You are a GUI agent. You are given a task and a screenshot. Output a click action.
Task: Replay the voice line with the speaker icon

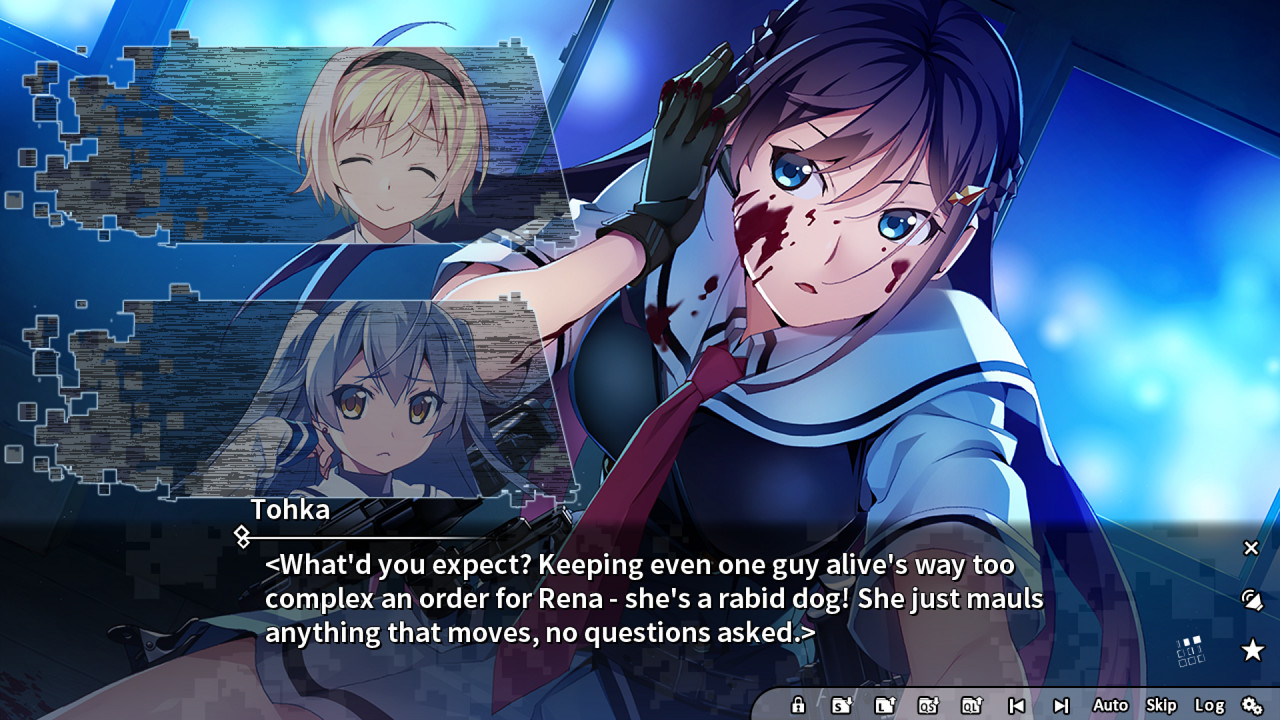[x=1251, y=600]
